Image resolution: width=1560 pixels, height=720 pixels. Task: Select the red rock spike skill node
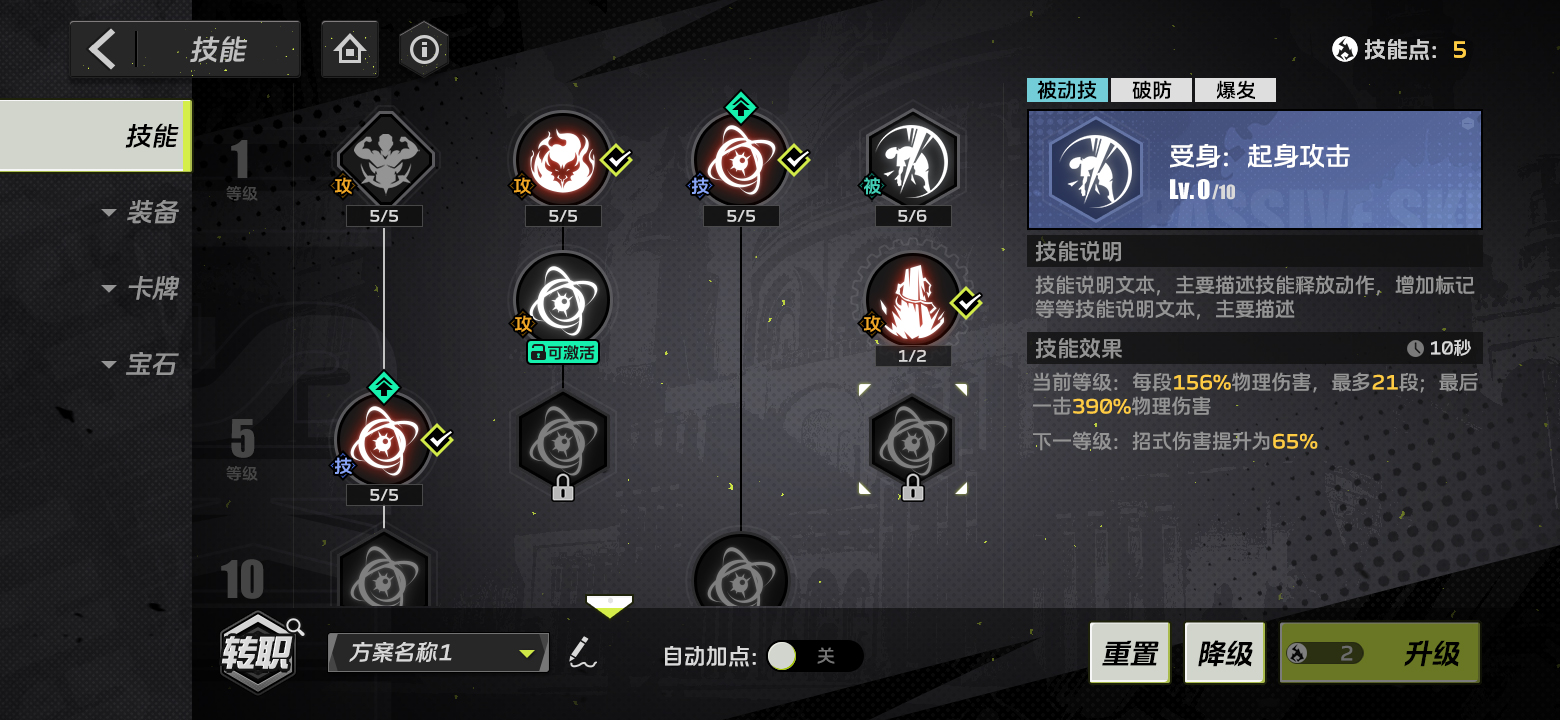click(912, 298)
